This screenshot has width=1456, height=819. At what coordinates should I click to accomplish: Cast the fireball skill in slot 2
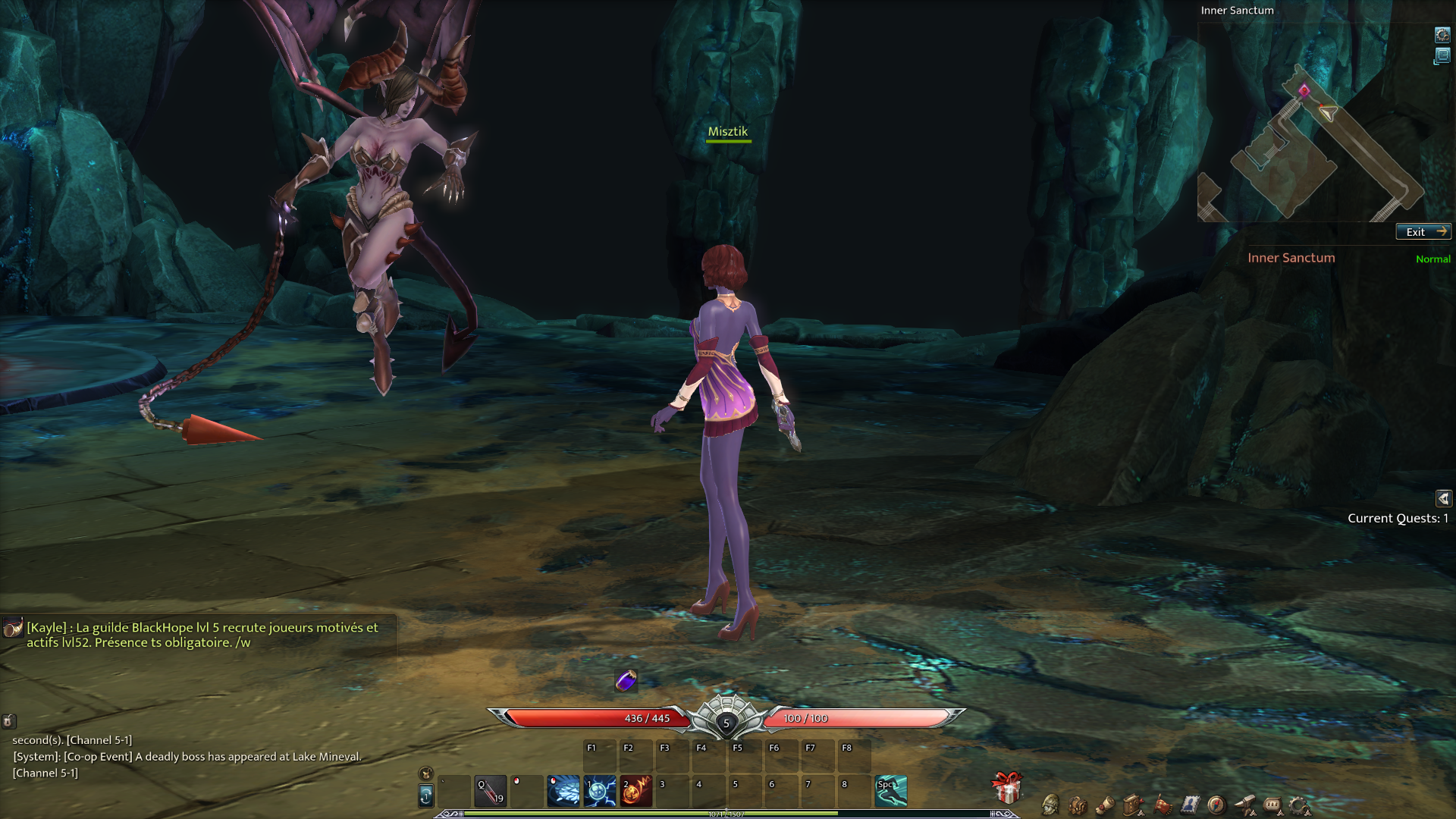click(x=636, y=791)
